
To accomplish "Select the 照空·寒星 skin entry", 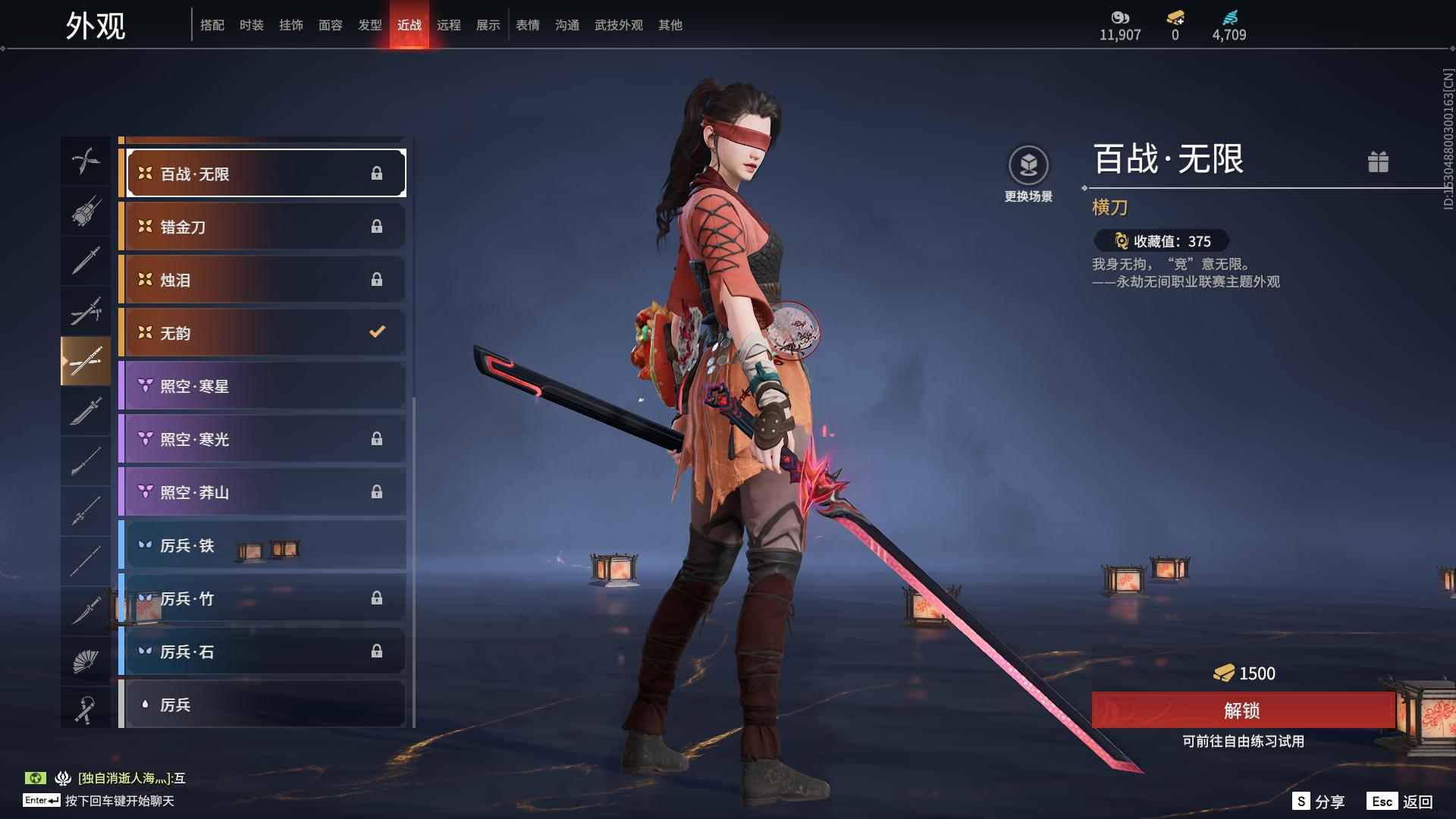I will point(262,385).
